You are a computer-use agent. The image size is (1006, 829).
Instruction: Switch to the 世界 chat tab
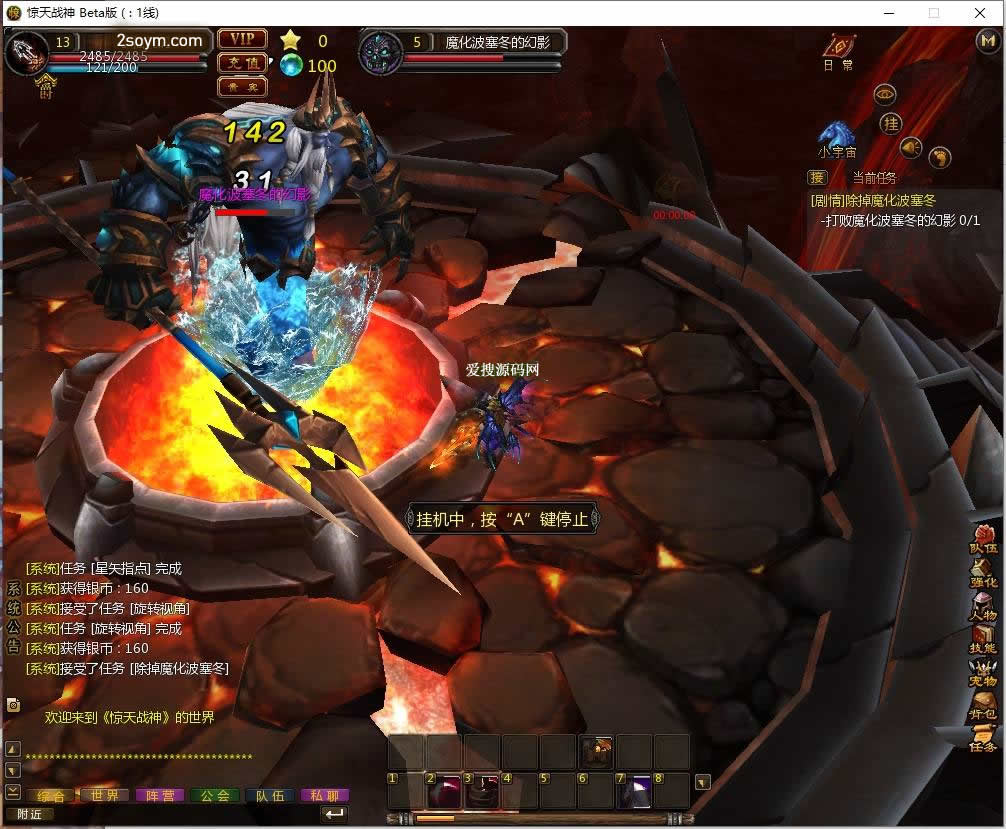[x=105, y=796]
